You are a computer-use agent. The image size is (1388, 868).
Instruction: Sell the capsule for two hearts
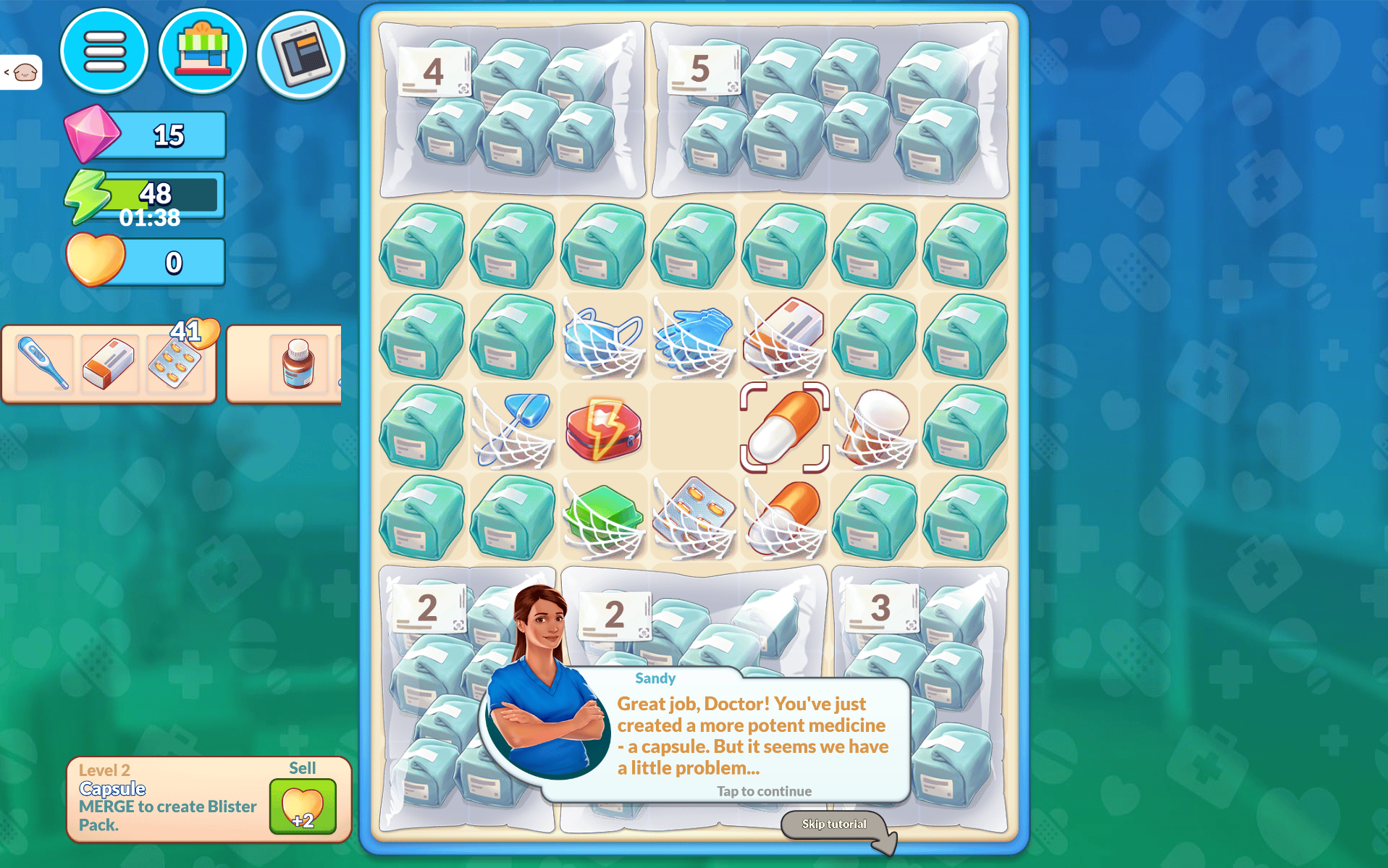[x=303, y=806]
